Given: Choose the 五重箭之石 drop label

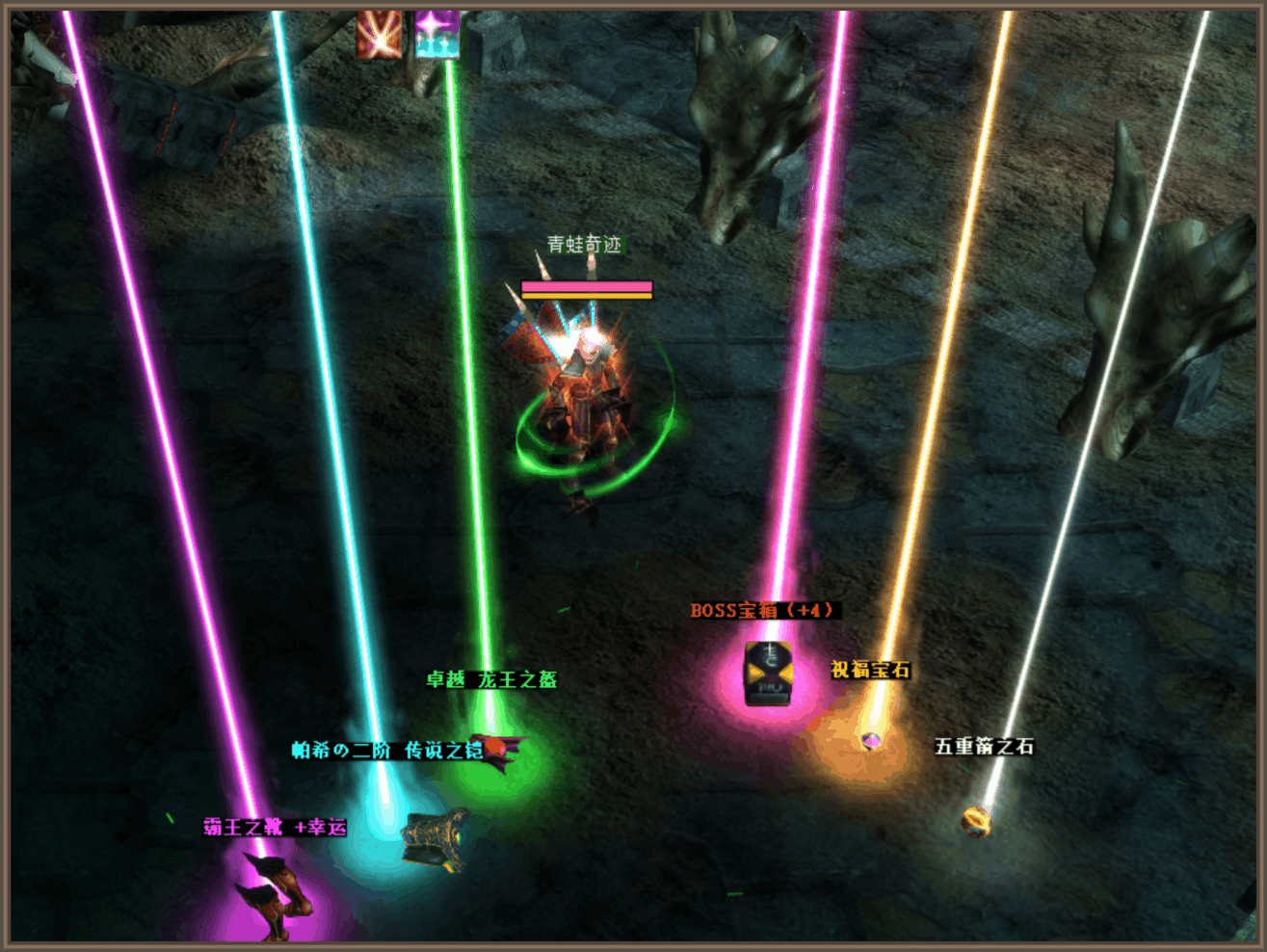Looking at the screenshot, I should 984,747.
